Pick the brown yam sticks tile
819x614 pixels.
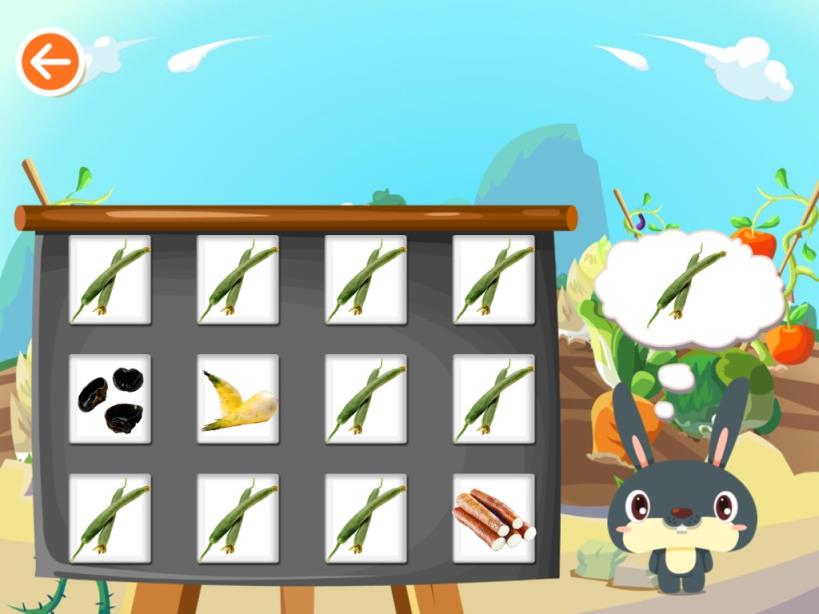click(x=494, y=518)
